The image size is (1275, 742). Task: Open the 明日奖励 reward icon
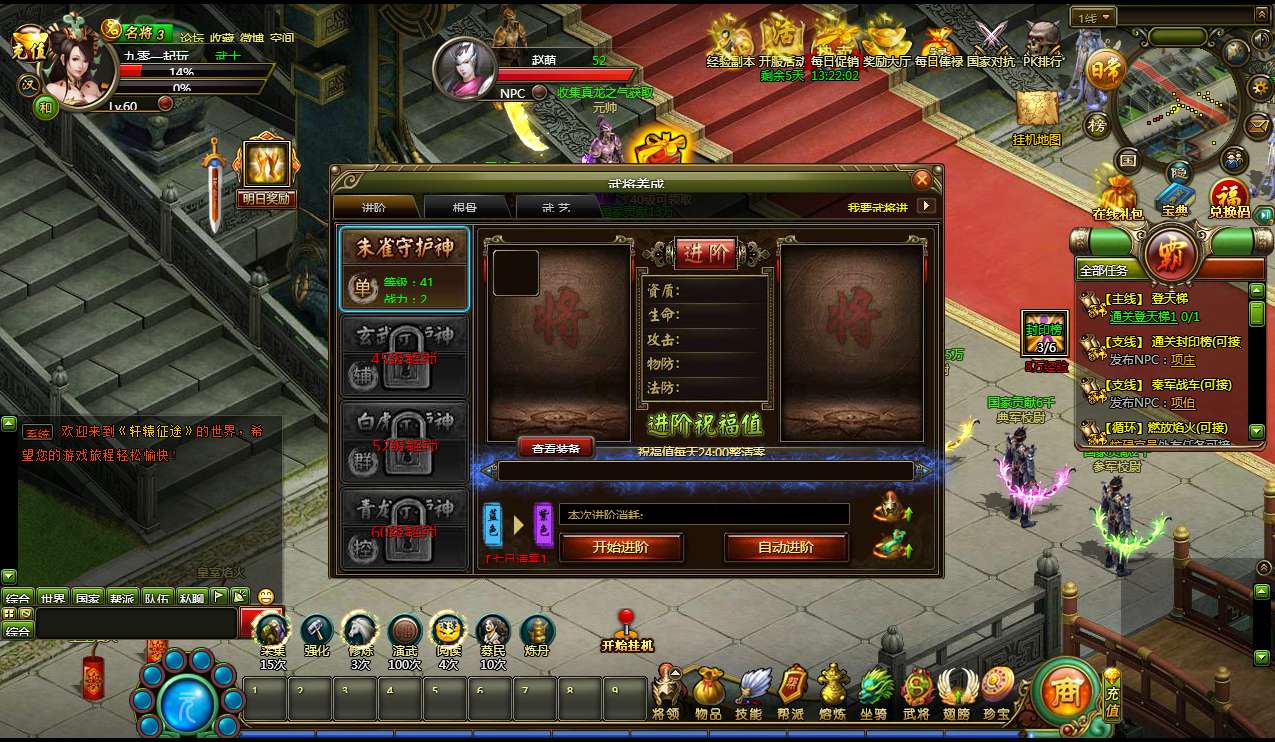tap(267, 170)
